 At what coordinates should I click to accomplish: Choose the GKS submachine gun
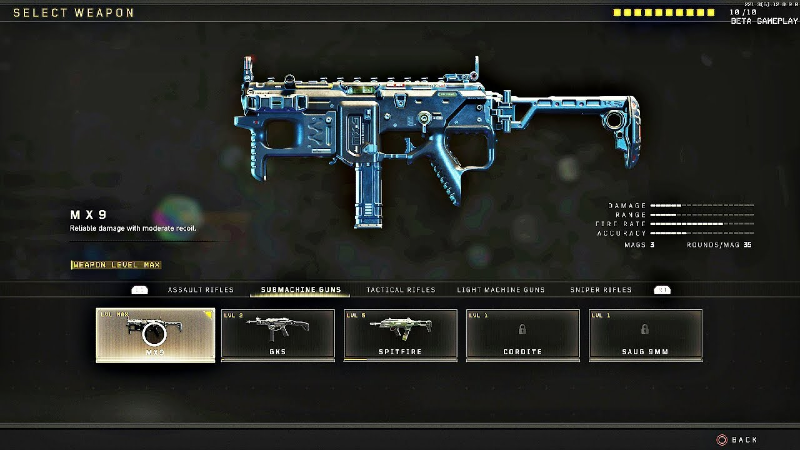pyautogui.click(x=278, y=335)
